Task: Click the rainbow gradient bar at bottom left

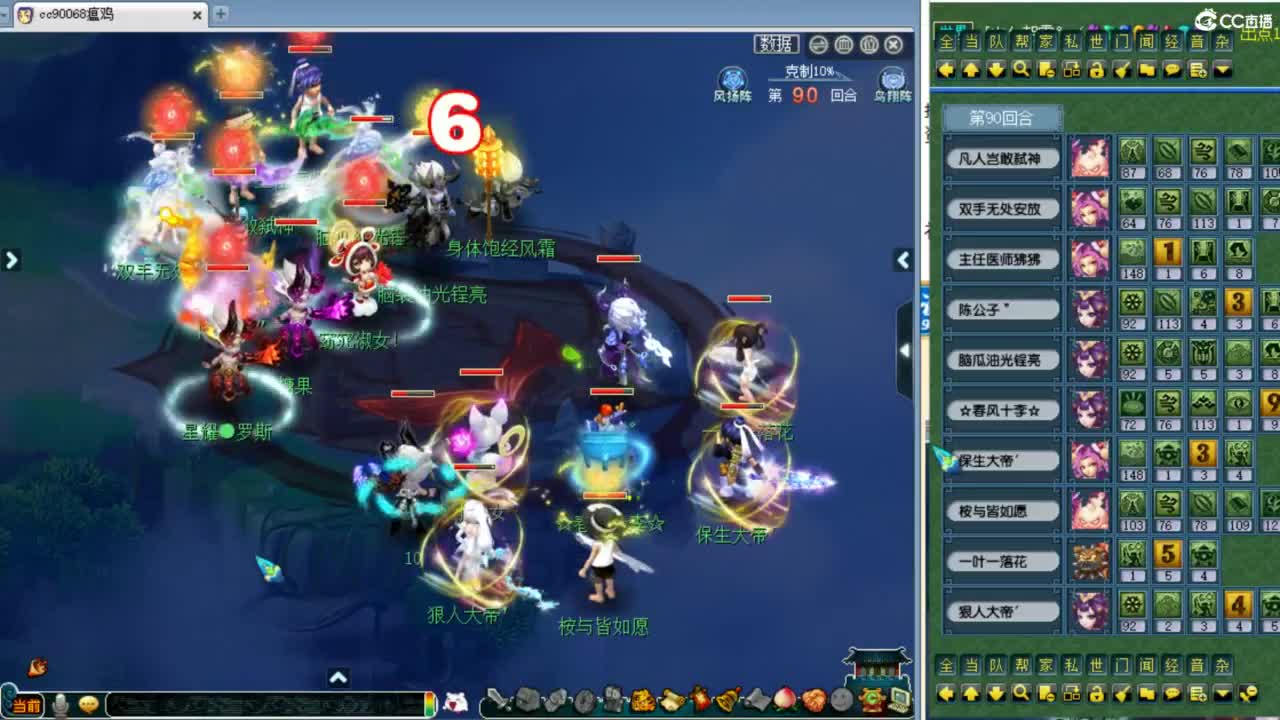Action: click(432, 702)
